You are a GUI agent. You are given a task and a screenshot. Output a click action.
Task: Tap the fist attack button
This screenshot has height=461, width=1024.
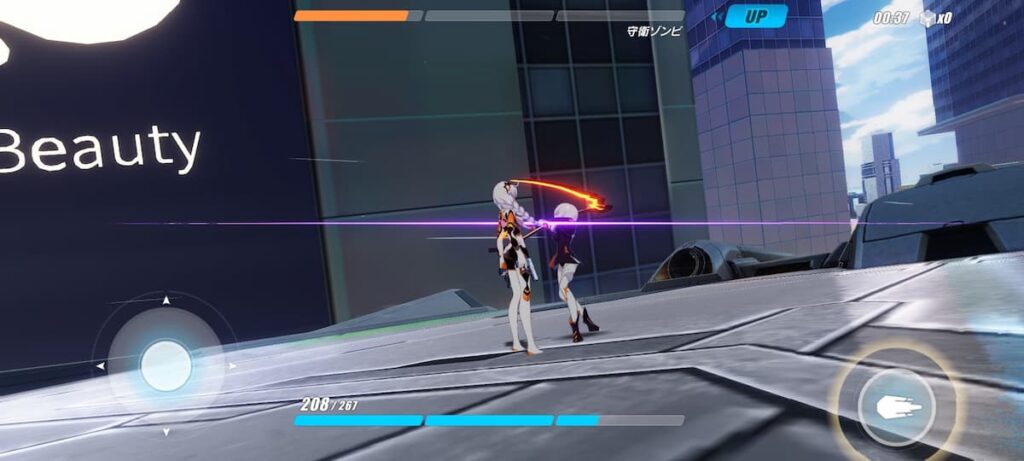896,407
